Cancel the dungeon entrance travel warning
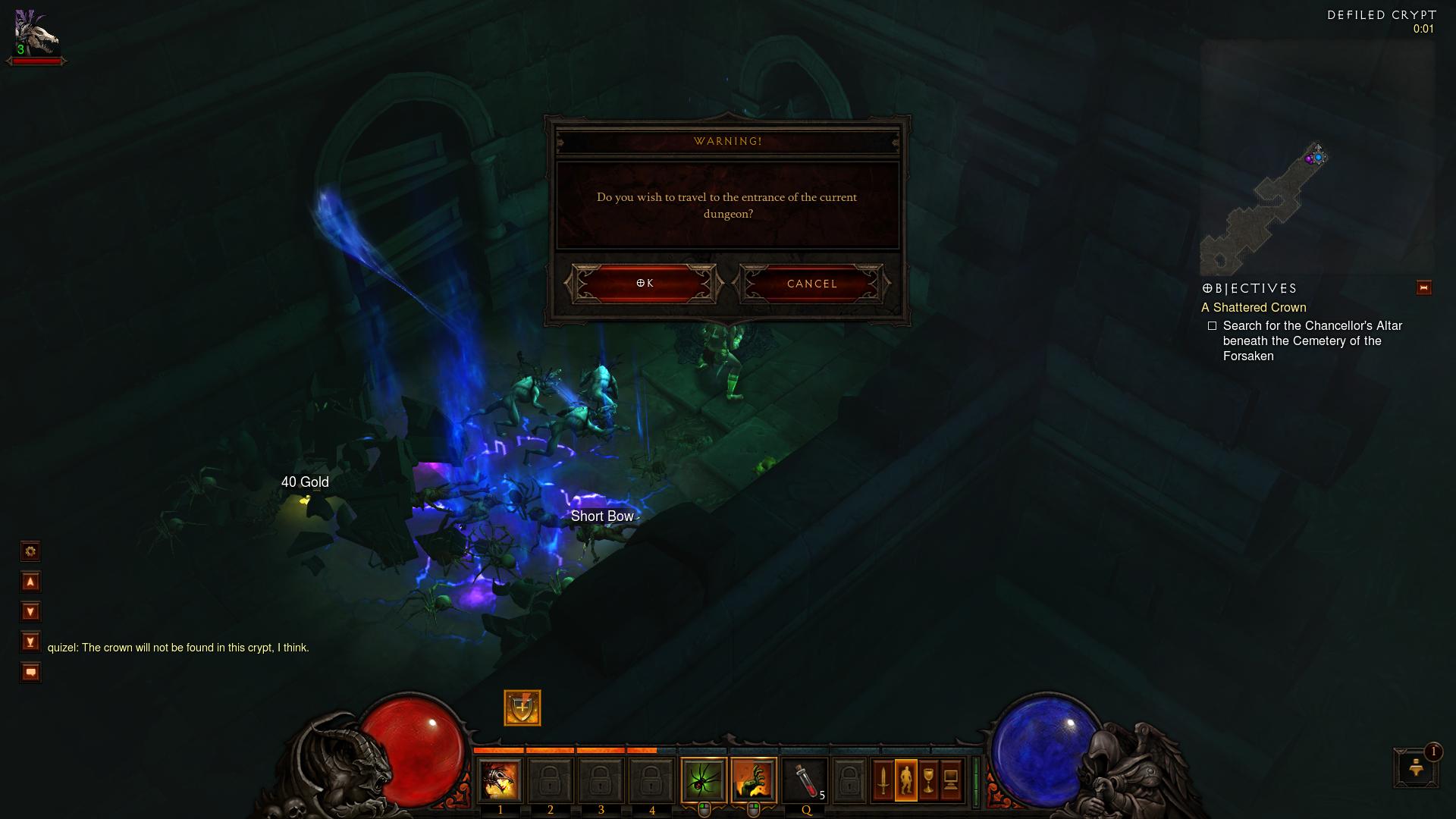This screenshot has width=1456, height=819. [x=811, y=284]
